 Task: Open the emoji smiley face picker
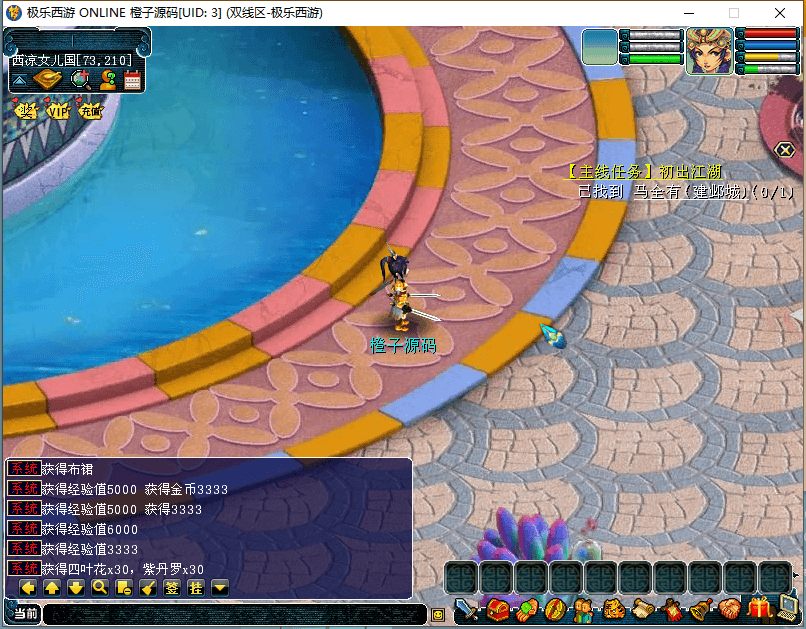[437, 614]
